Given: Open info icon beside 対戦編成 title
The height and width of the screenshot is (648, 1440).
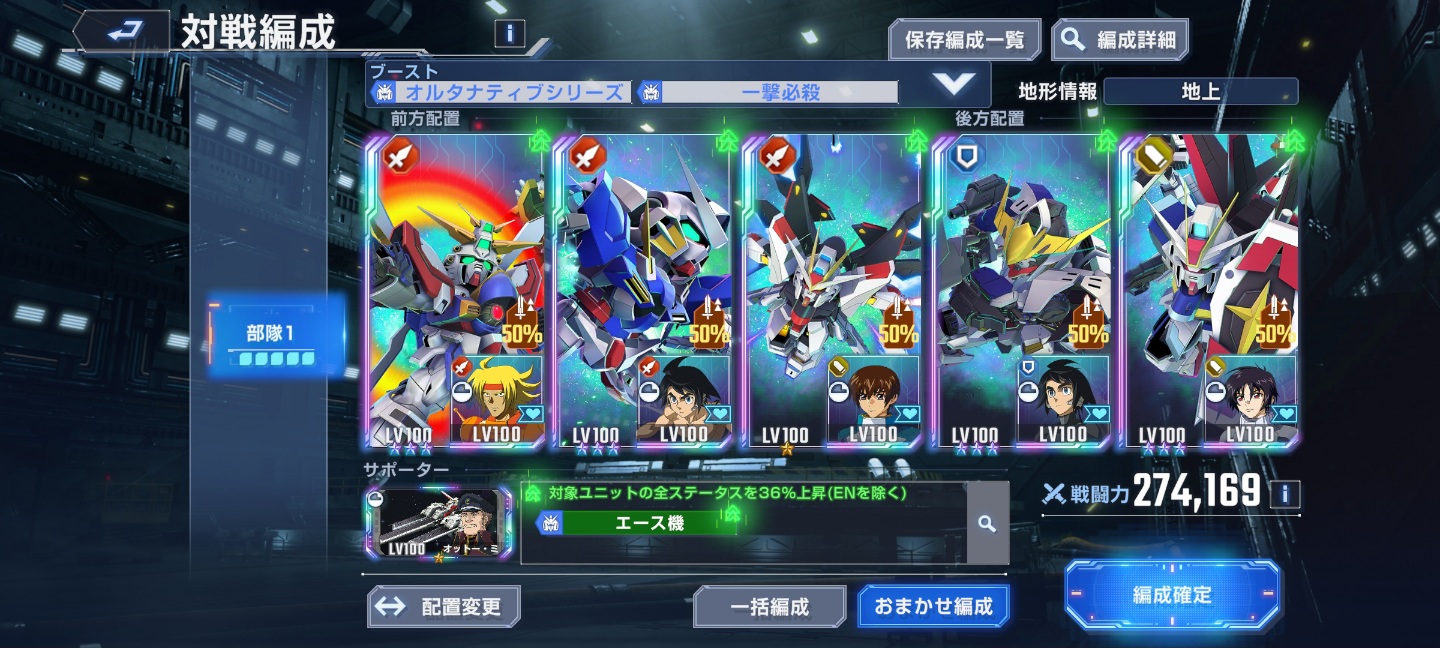Looking at the screenshot, I should tap(509, 34).
